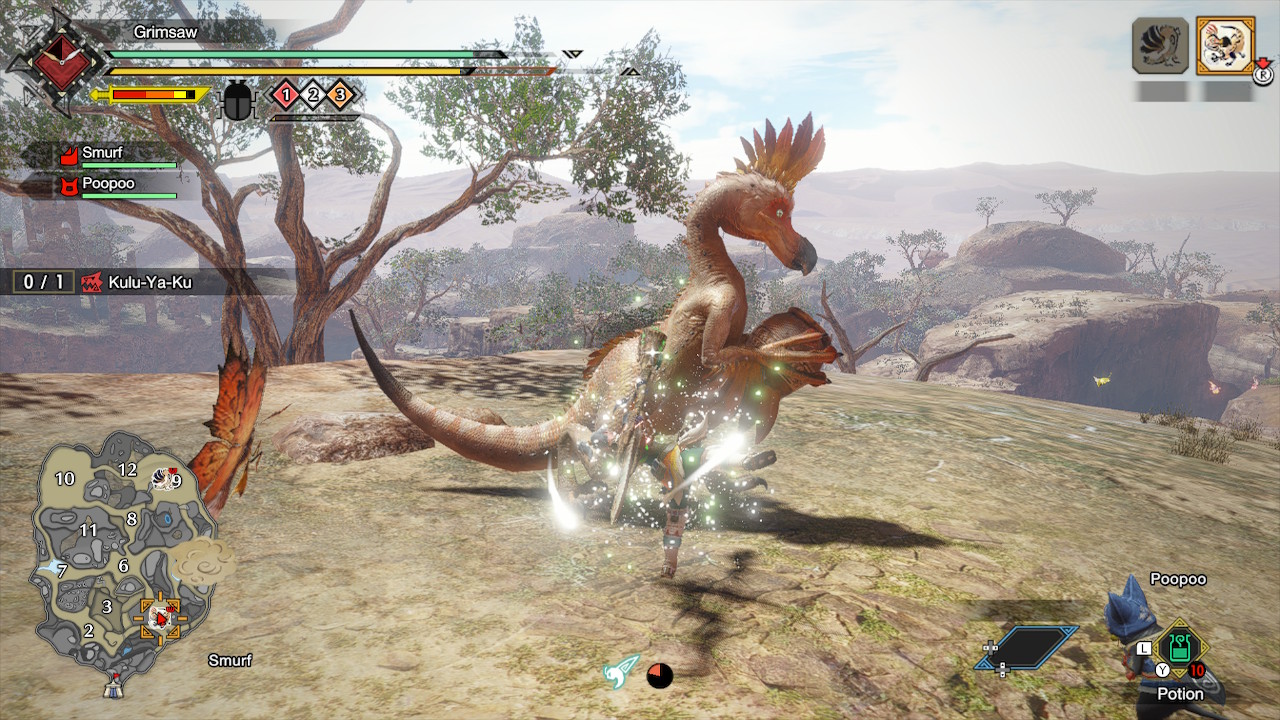Select buddy Poopoo's status row
Viewport: 1280px width, 720px height.
click(x=108, y=185)
